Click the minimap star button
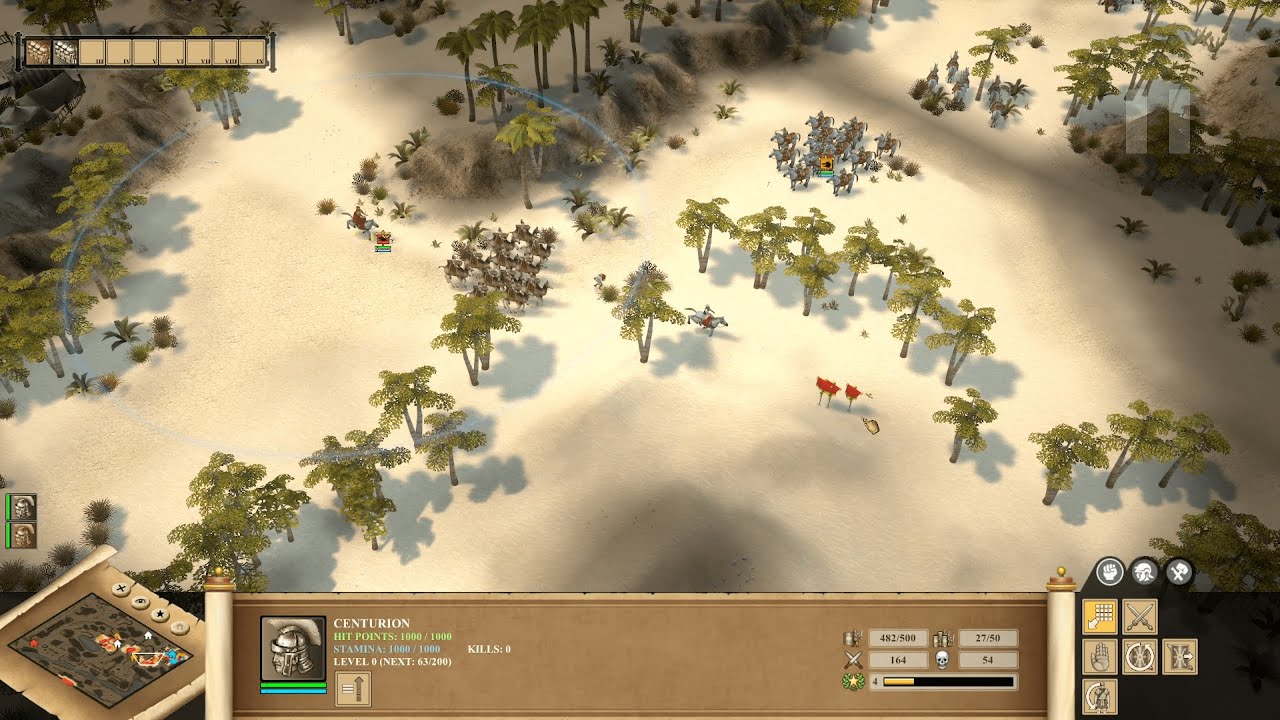 pyautogui.click(x=160, y=613)
